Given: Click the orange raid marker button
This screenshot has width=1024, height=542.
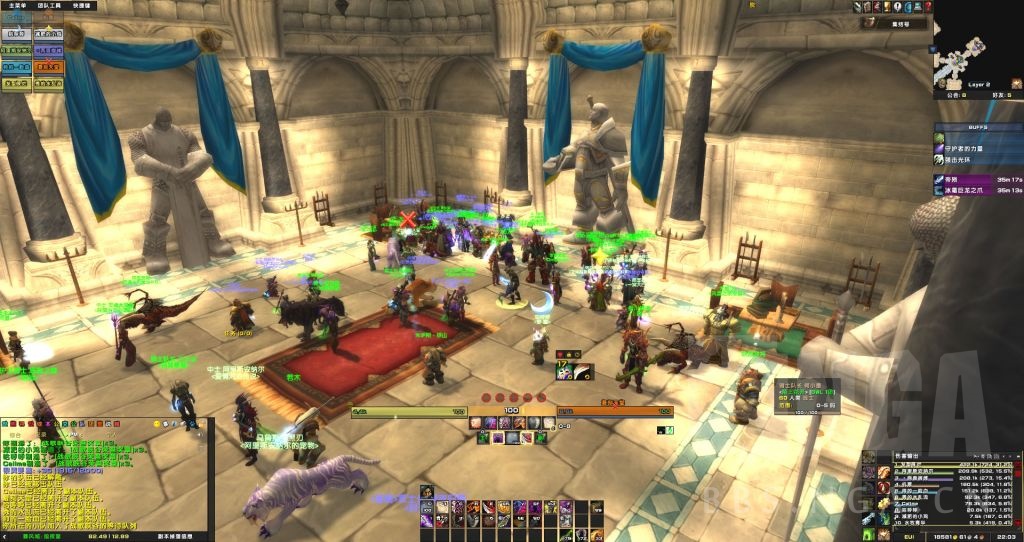Looking at the screenshot, I should click(48, 68).
